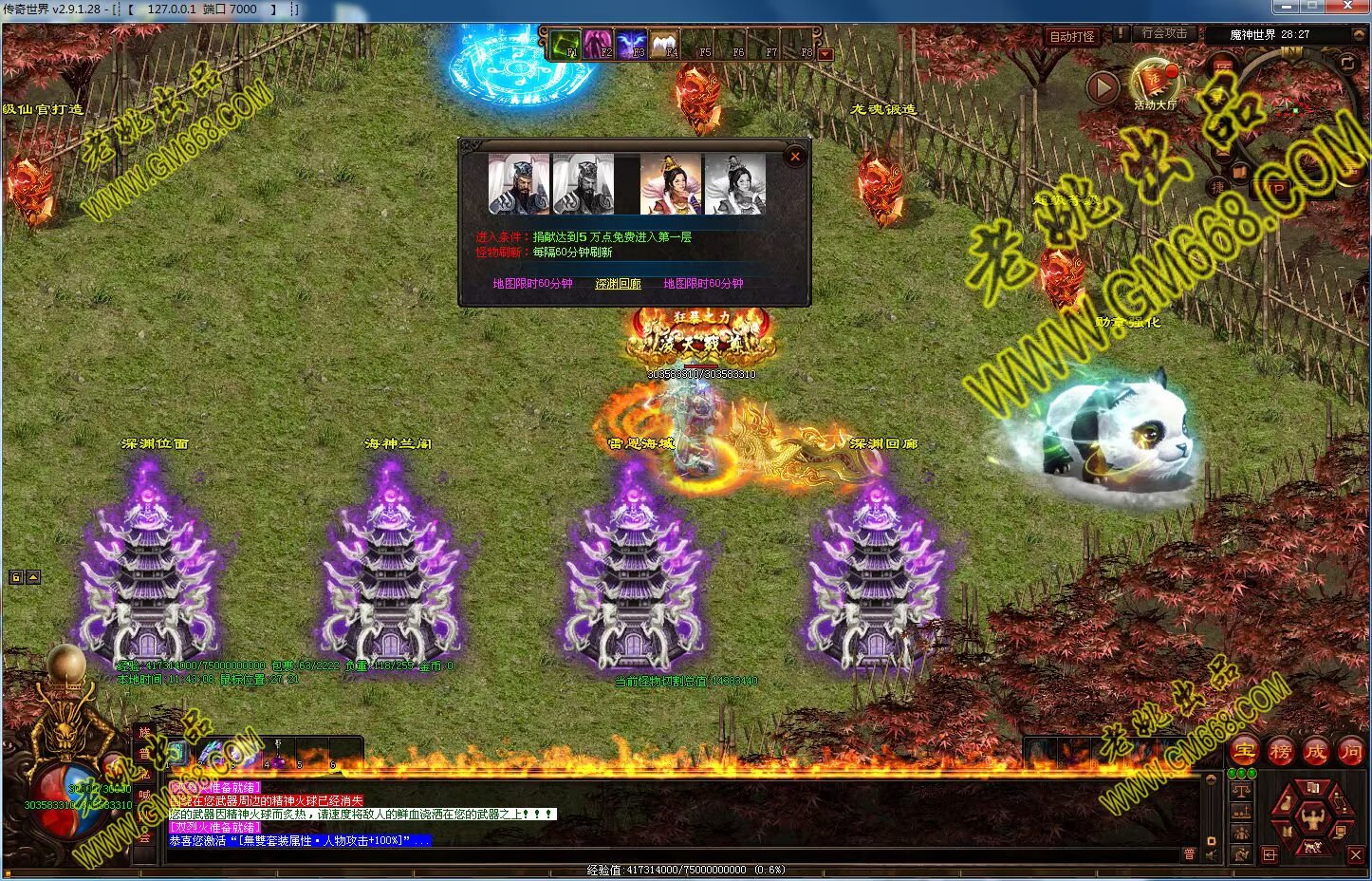The height and width of the screenshot is (881, 1372).
Task: Open the 宝 treasure round button
Action: click(1245, 752)
